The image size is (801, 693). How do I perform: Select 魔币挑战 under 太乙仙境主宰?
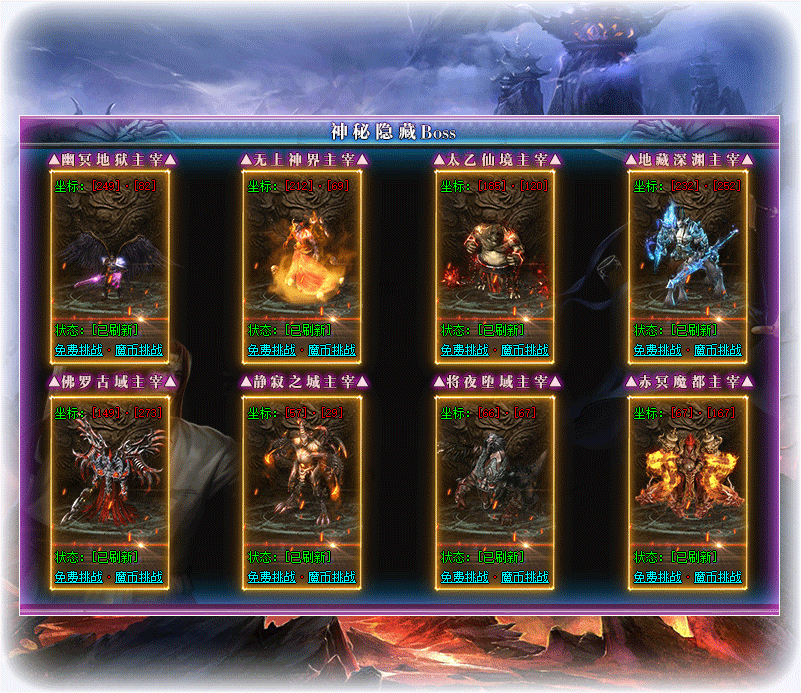tap(524, 350)
